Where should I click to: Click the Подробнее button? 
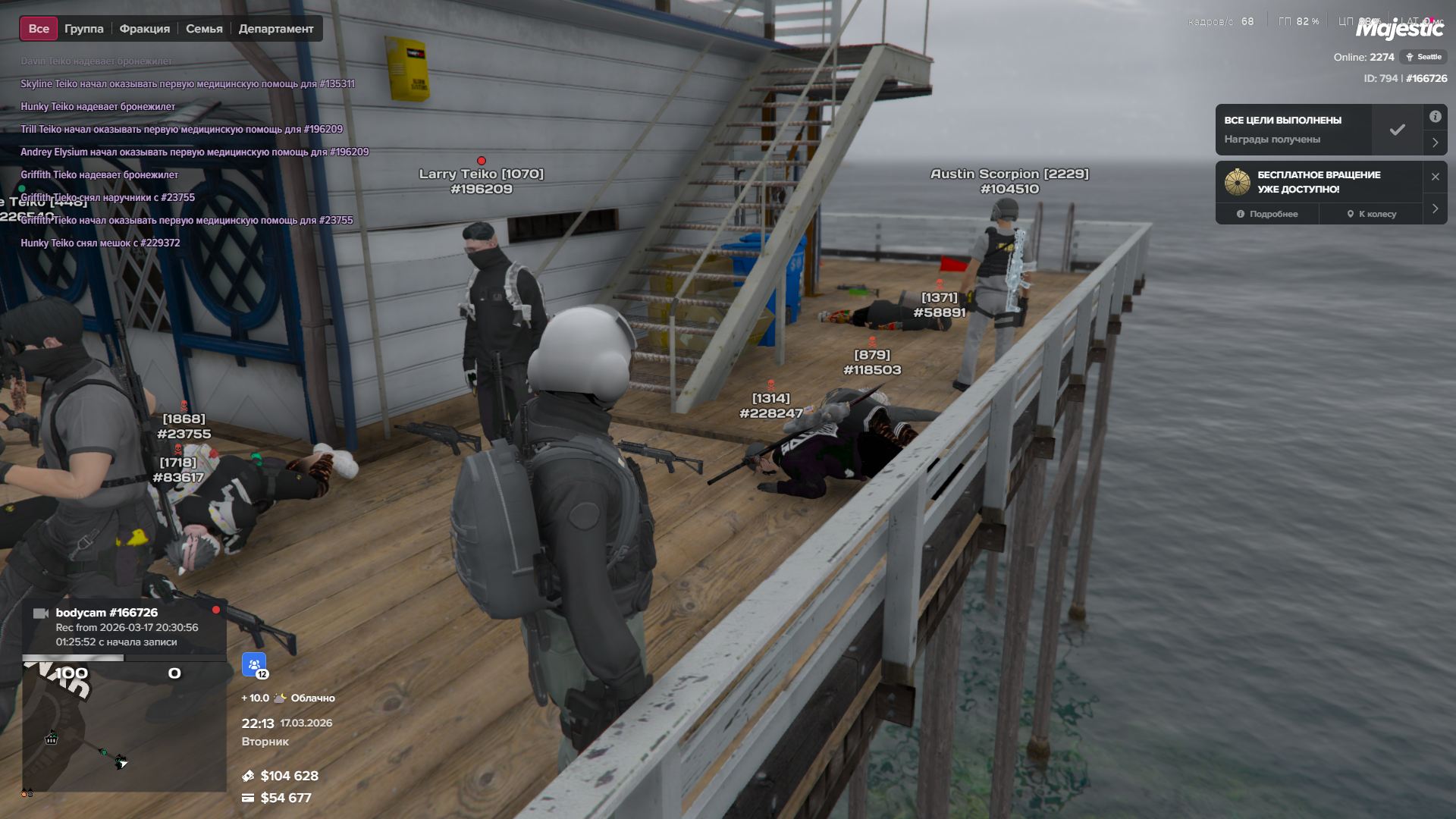click(1267, 214)
